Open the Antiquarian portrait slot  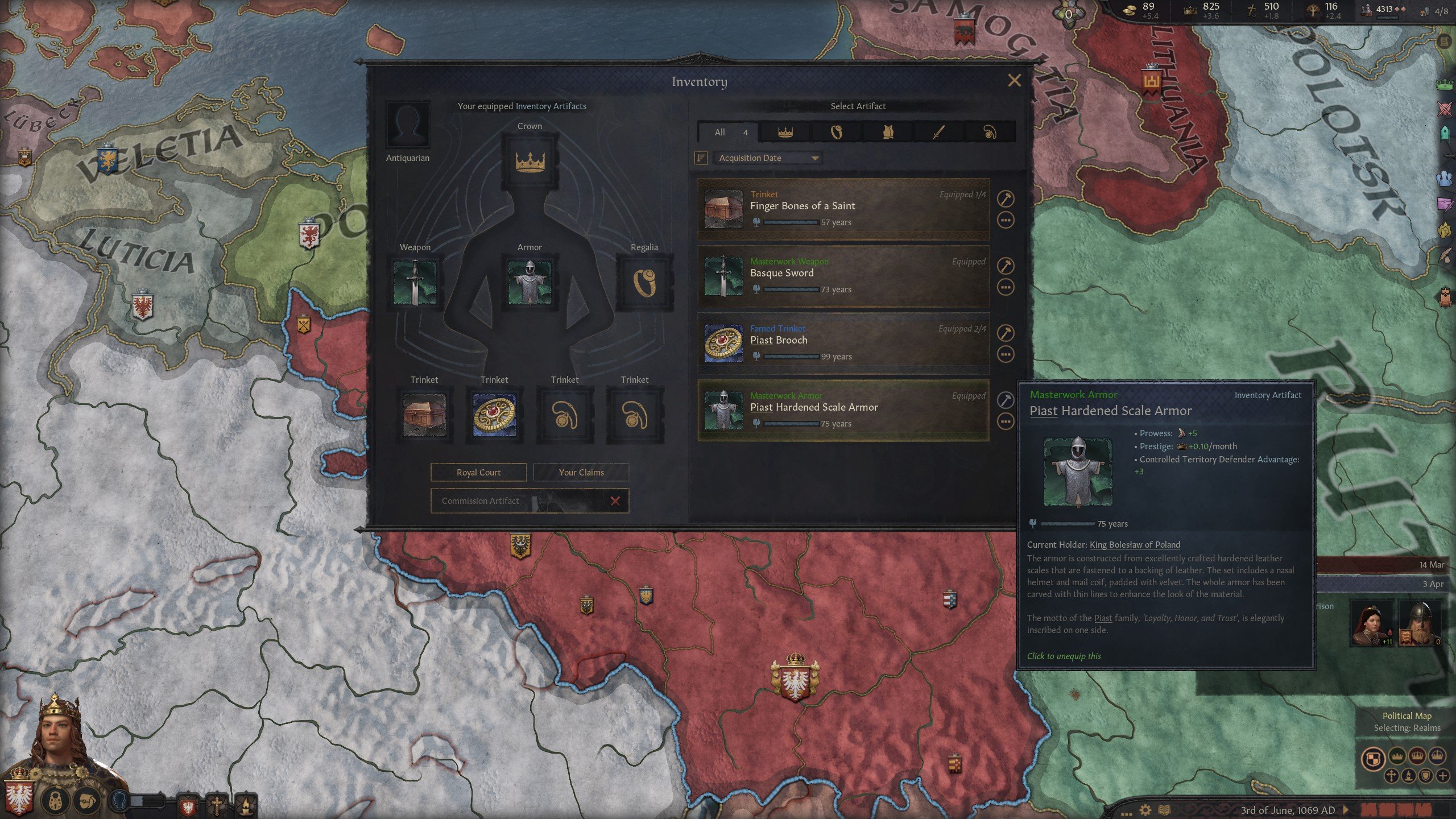point(408,125)
